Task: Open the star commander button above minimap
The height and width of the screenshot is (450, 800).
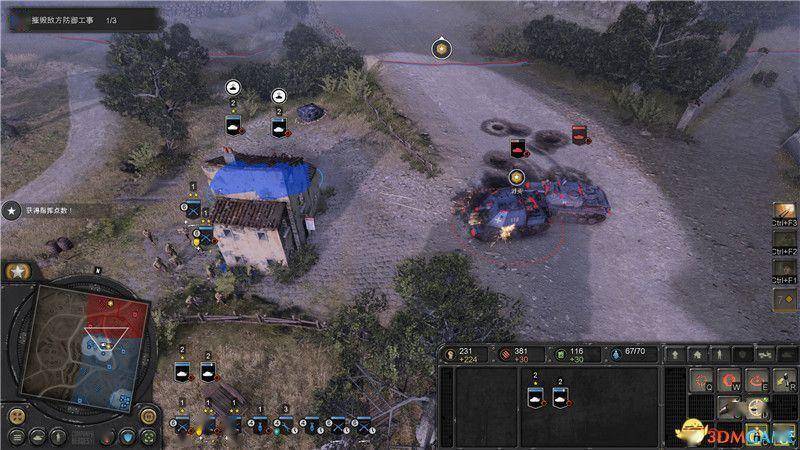Action: point(17,271)
